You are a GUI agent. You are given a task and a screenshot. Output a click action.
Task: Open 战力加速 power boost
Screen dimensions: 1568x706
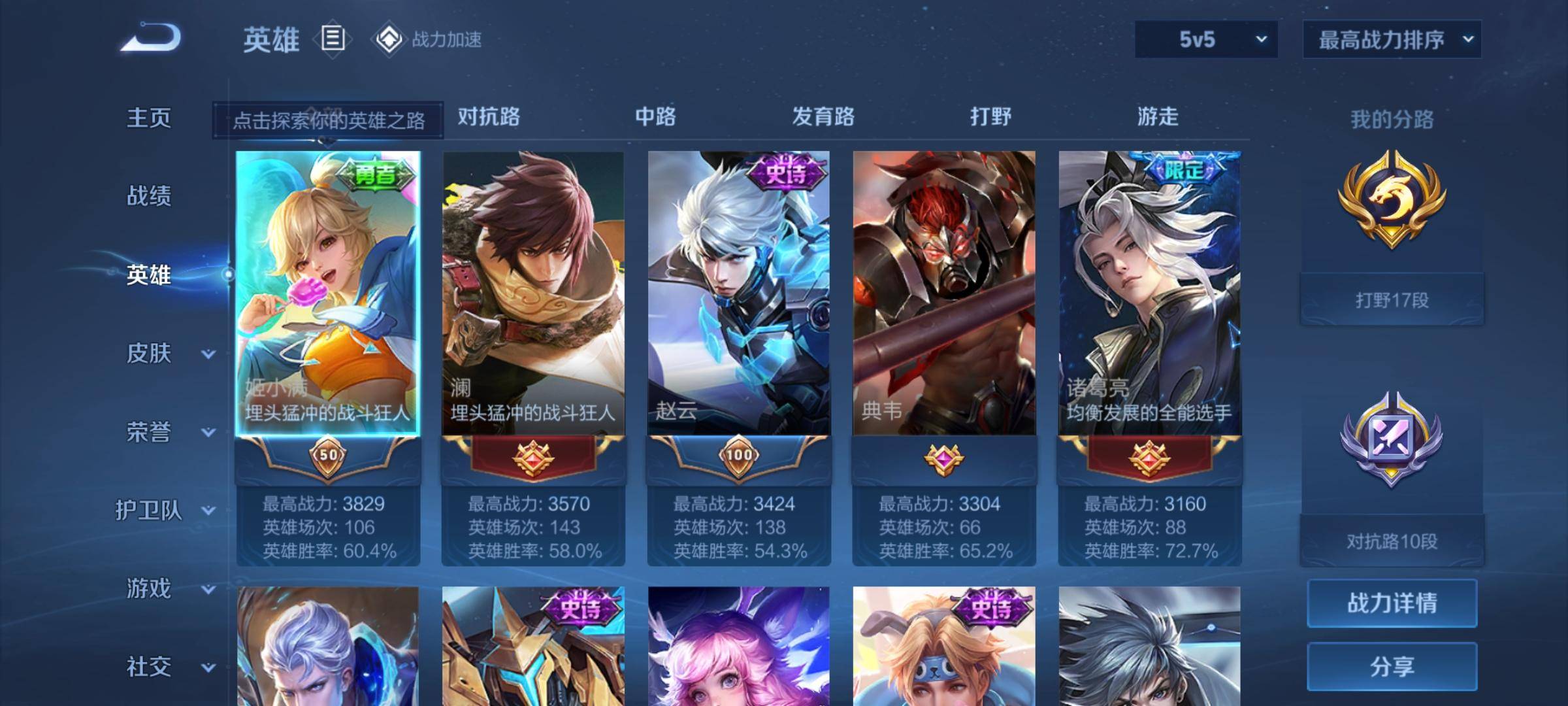click(428, 39)
